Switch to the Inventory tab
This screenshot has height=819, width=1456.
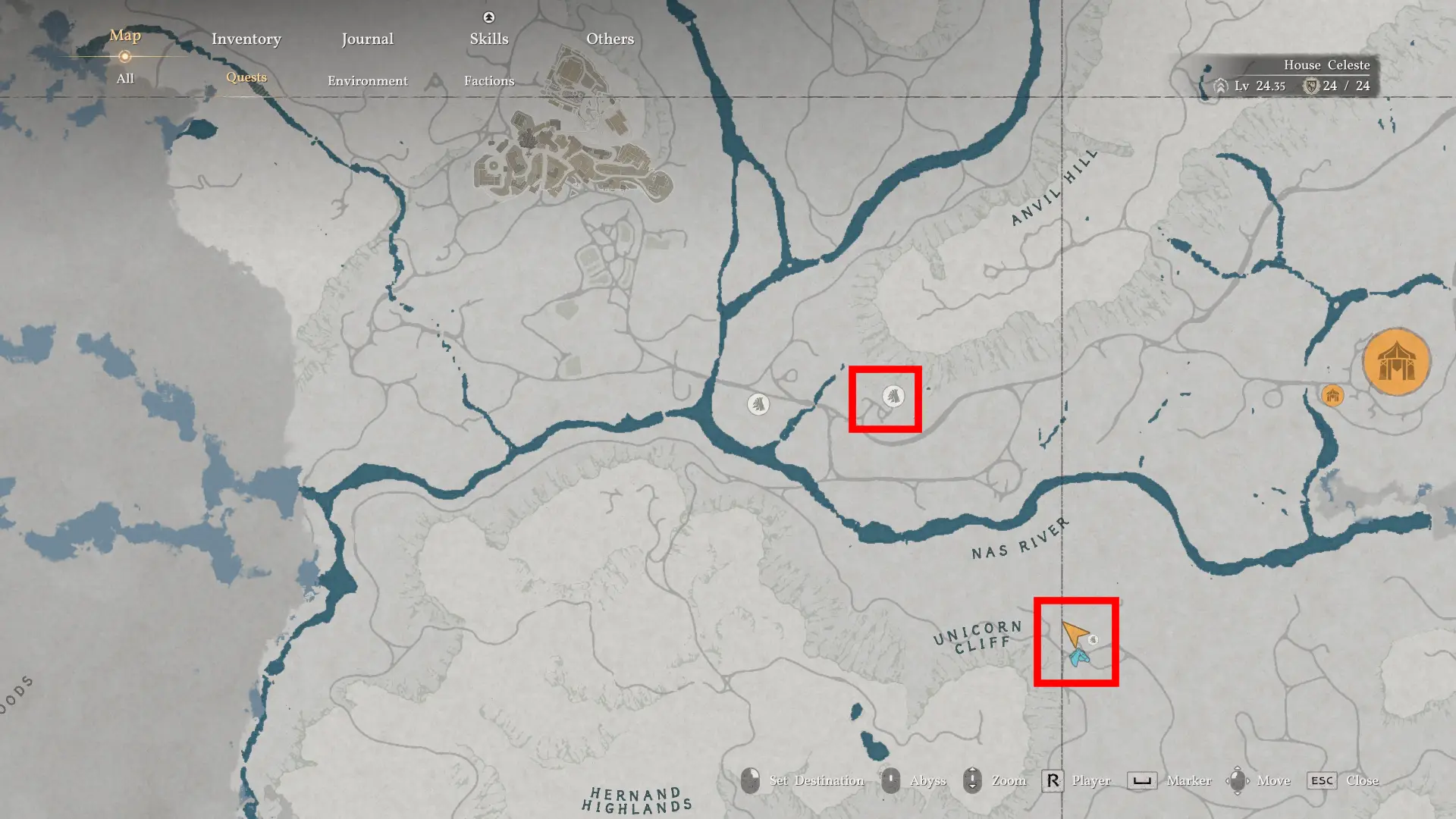tap(246, 39)
